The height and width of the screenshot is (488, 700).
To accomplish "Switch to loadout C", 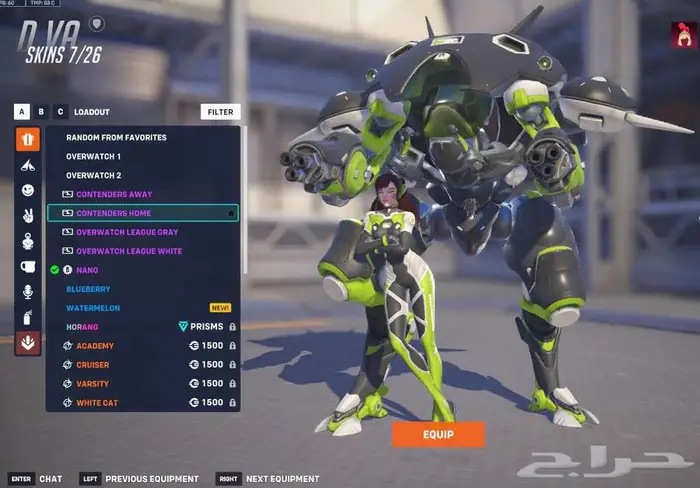I will click(x=60, y=112).
